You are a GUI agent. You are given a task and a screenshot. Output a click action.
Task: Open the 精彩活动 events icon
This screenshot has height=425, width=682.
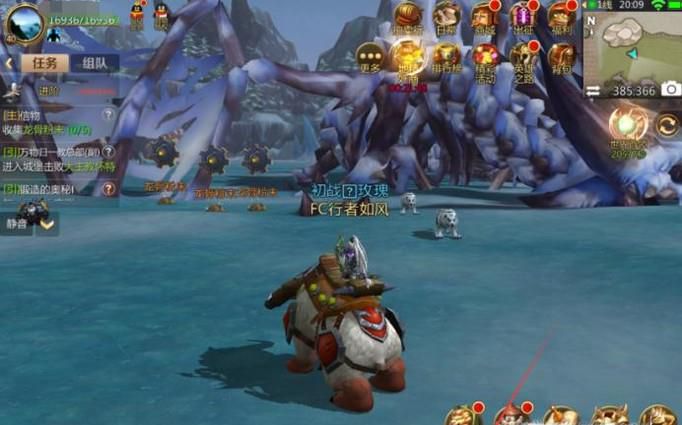pyautogui.click(x=486, y=58)
